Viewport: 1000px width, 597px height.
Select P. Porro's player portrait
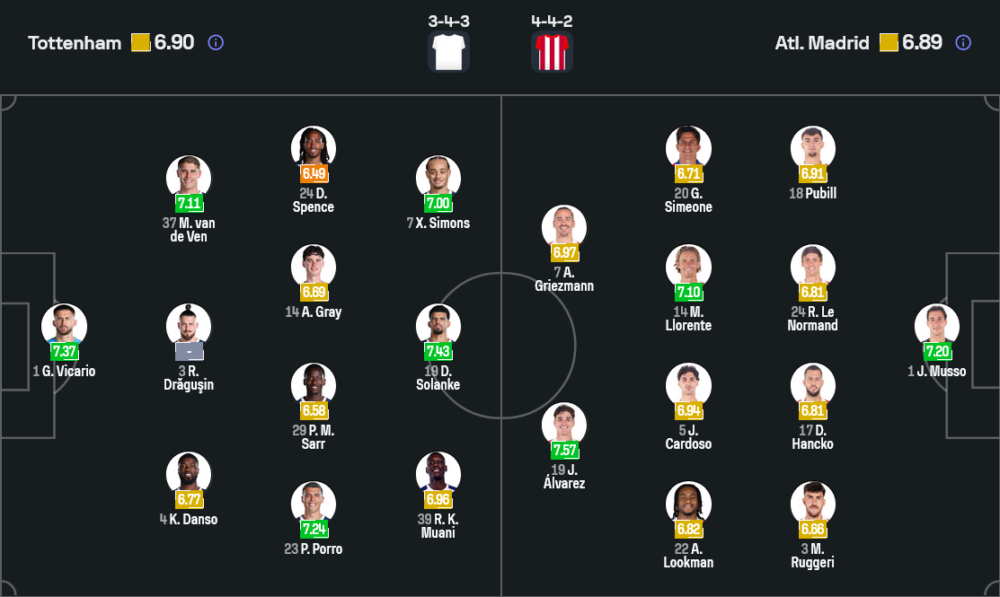coord(313,504)
